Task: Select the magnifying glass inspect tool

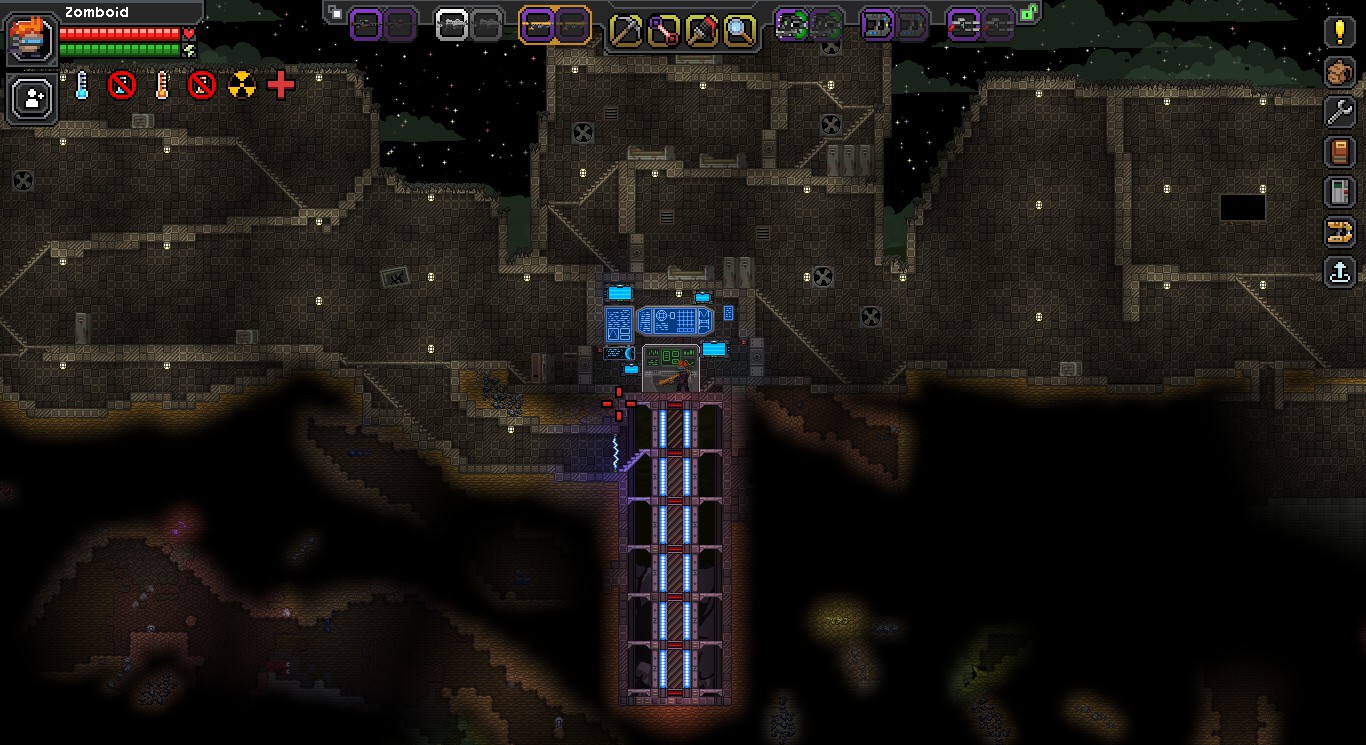Action: click(739, 30)
